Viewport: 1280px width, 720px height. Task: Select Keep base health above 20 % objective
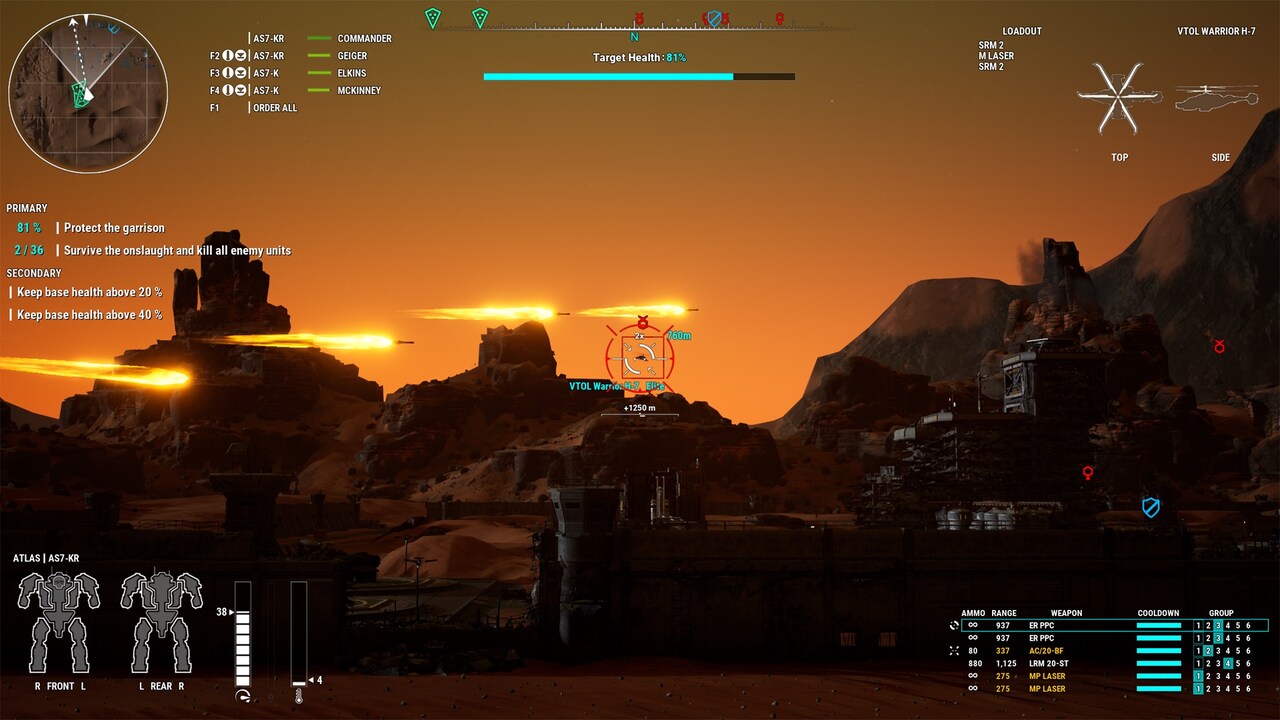(x=89, y=292)
